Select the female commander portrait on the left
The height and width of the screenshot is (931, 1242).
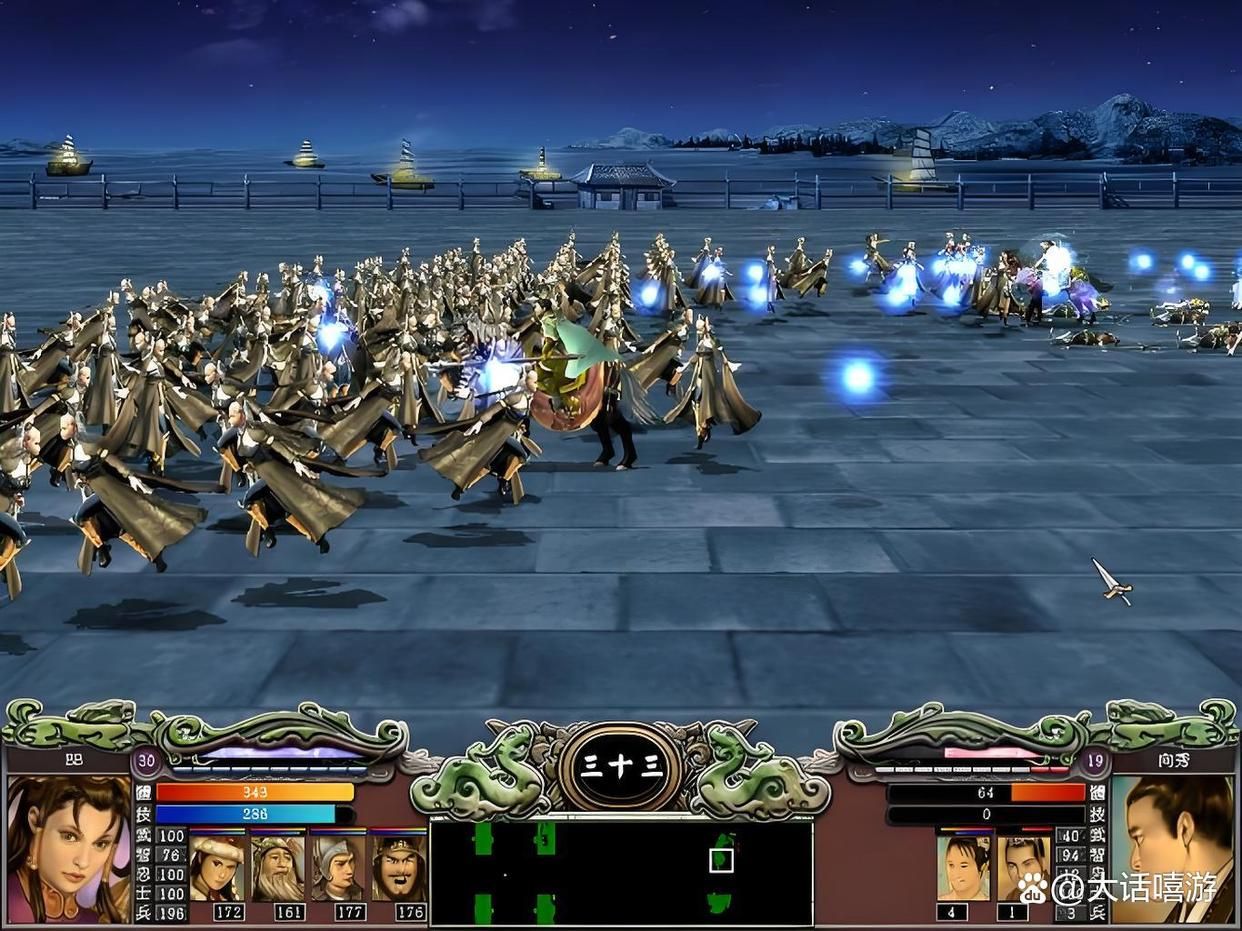[x=68, y=848]
